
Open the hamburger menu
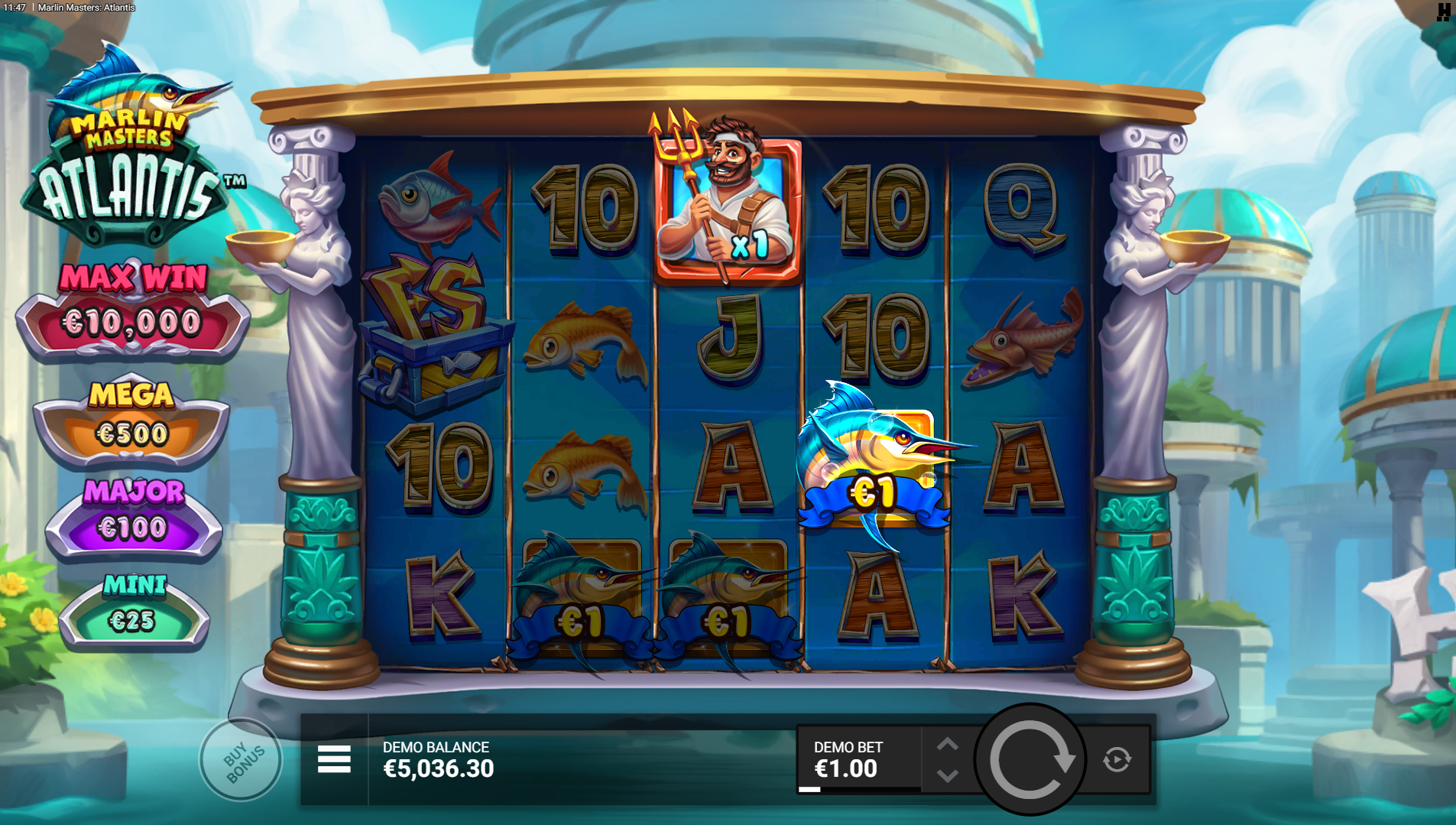tap(334, 759)
